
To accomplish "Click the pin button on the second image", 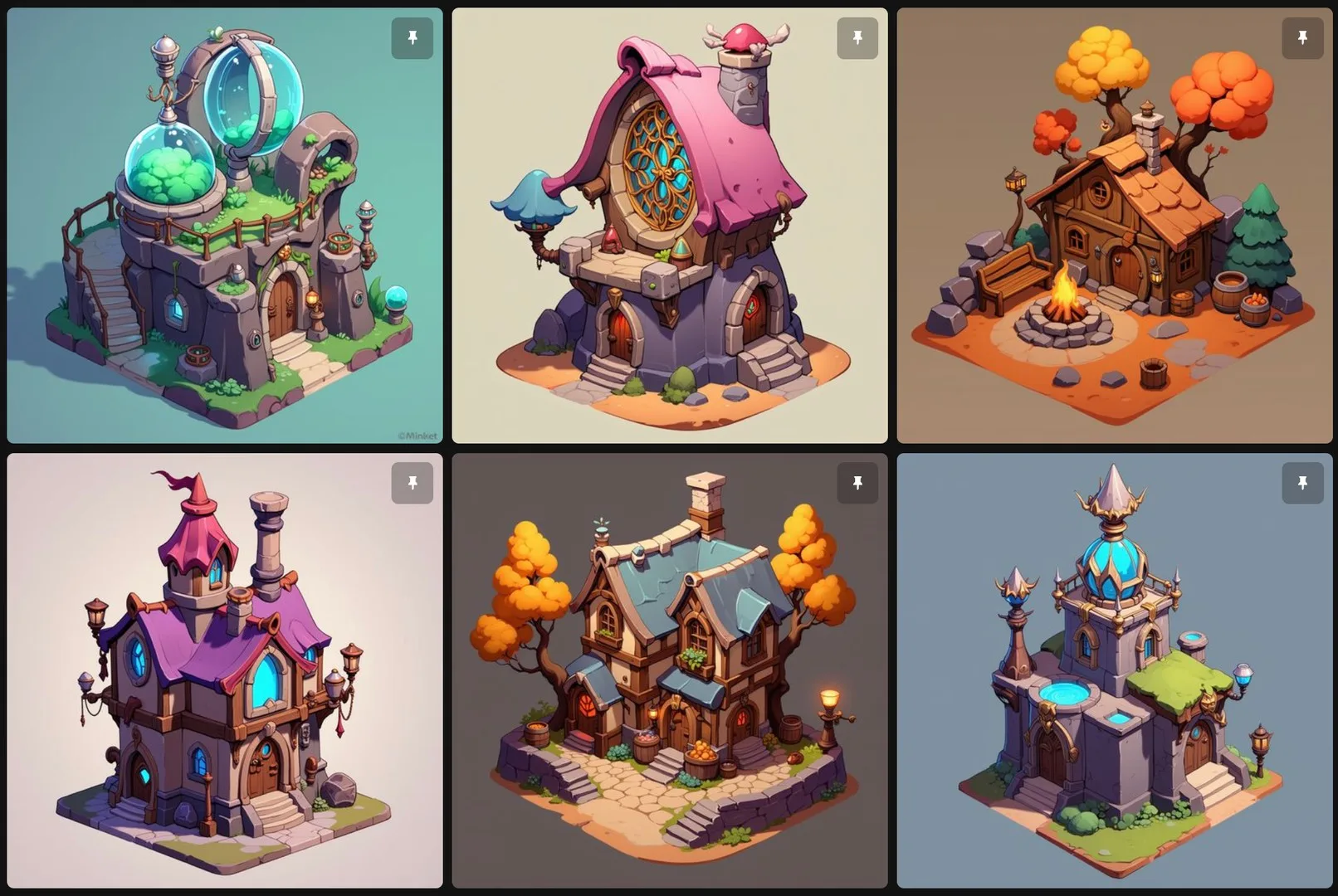I will pos(857,37).
